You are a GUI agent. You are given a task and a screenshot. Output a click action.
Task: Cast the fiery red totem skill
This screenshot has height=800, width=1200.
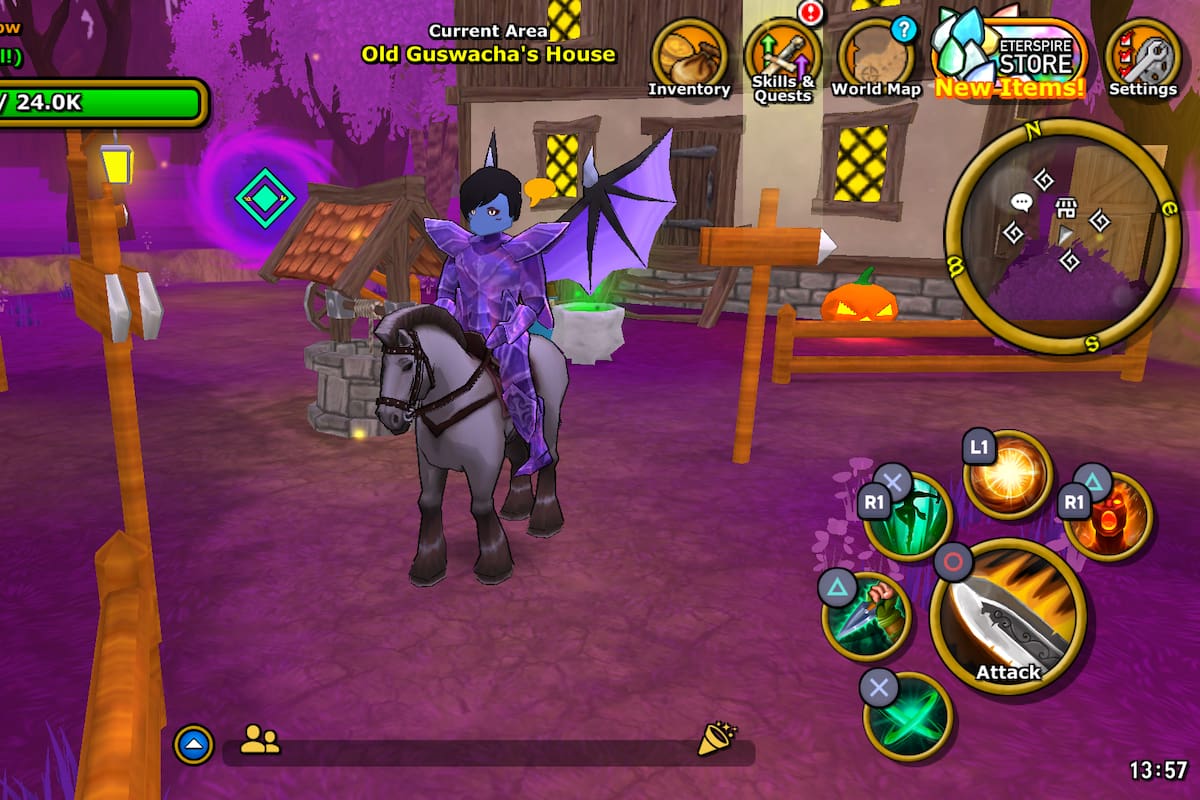pyautogui.click(x=1107, y=516)
